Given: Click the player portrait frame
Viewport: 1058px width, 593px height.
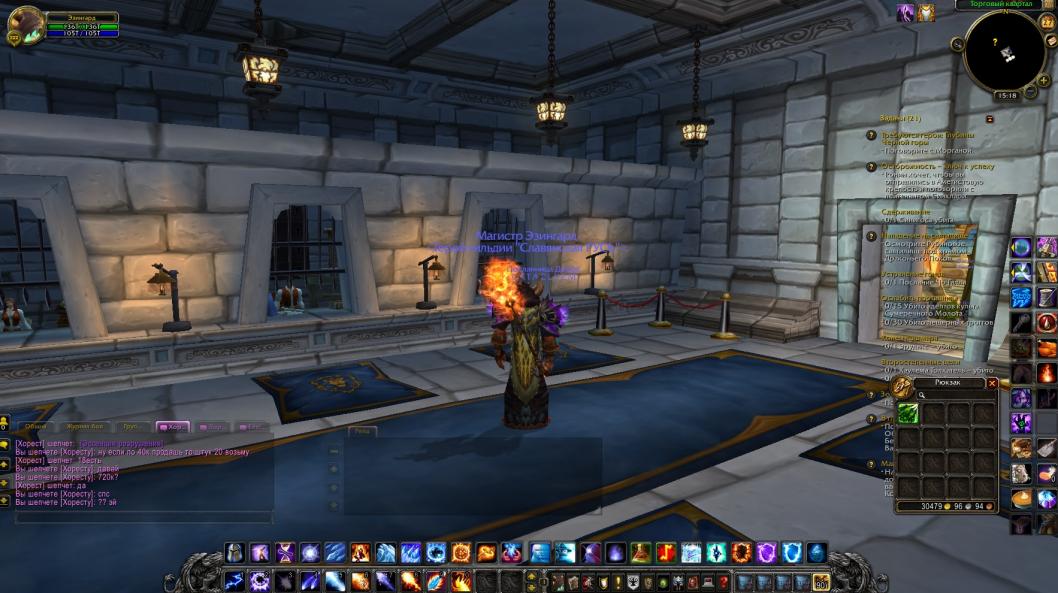Looking at the screenshot, I should coord(25,24).
